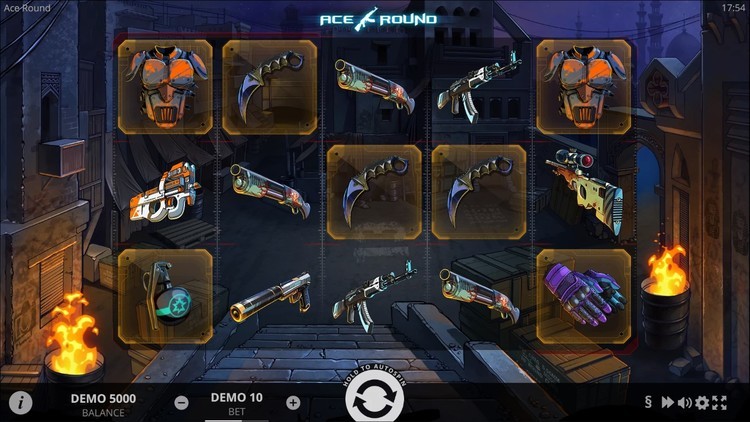Enter fullscreen with the expand arrows icon
This screenshot has width=750, height=422.
tap(718, 403)
